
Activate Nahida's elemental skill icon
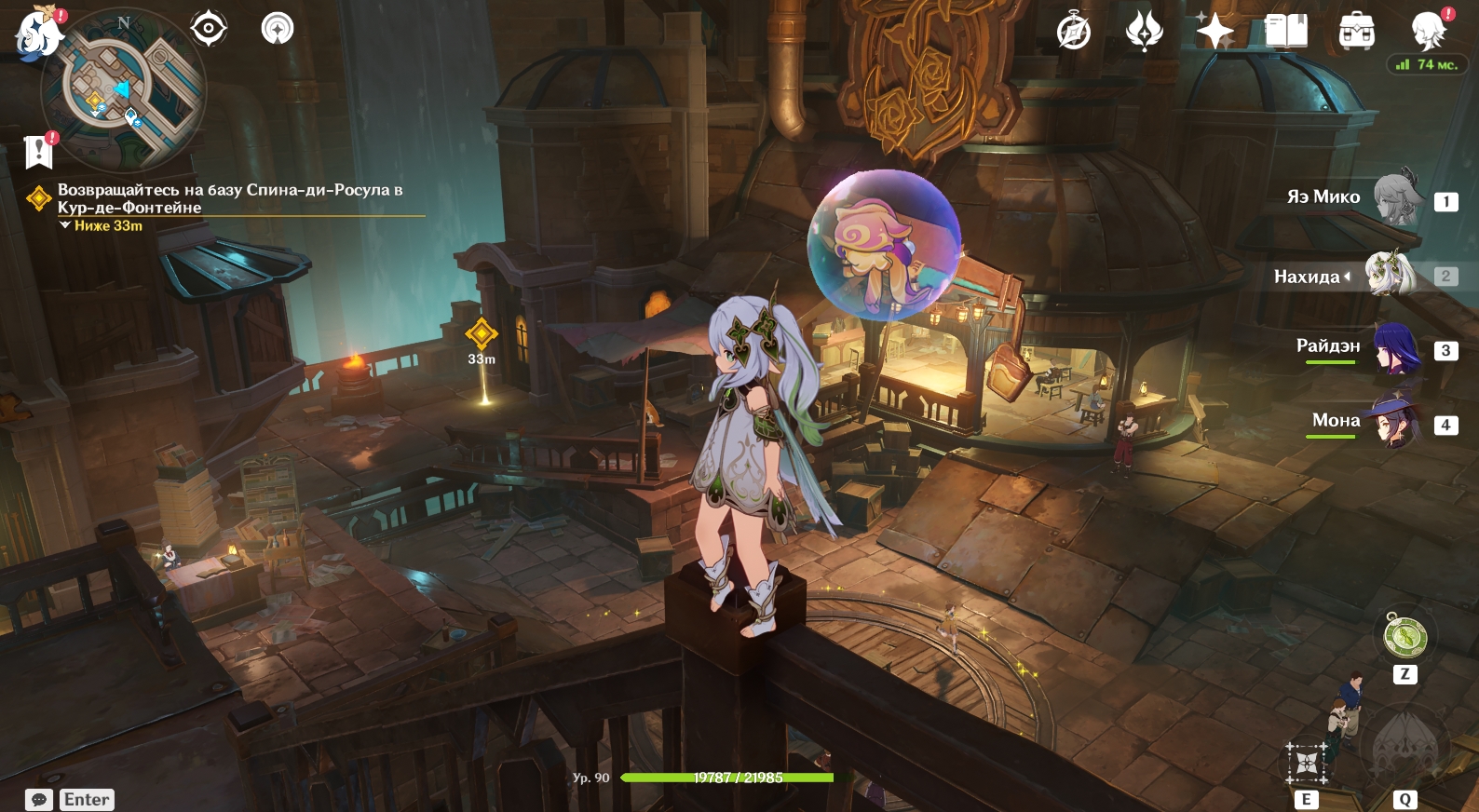tap(1307, 764)
